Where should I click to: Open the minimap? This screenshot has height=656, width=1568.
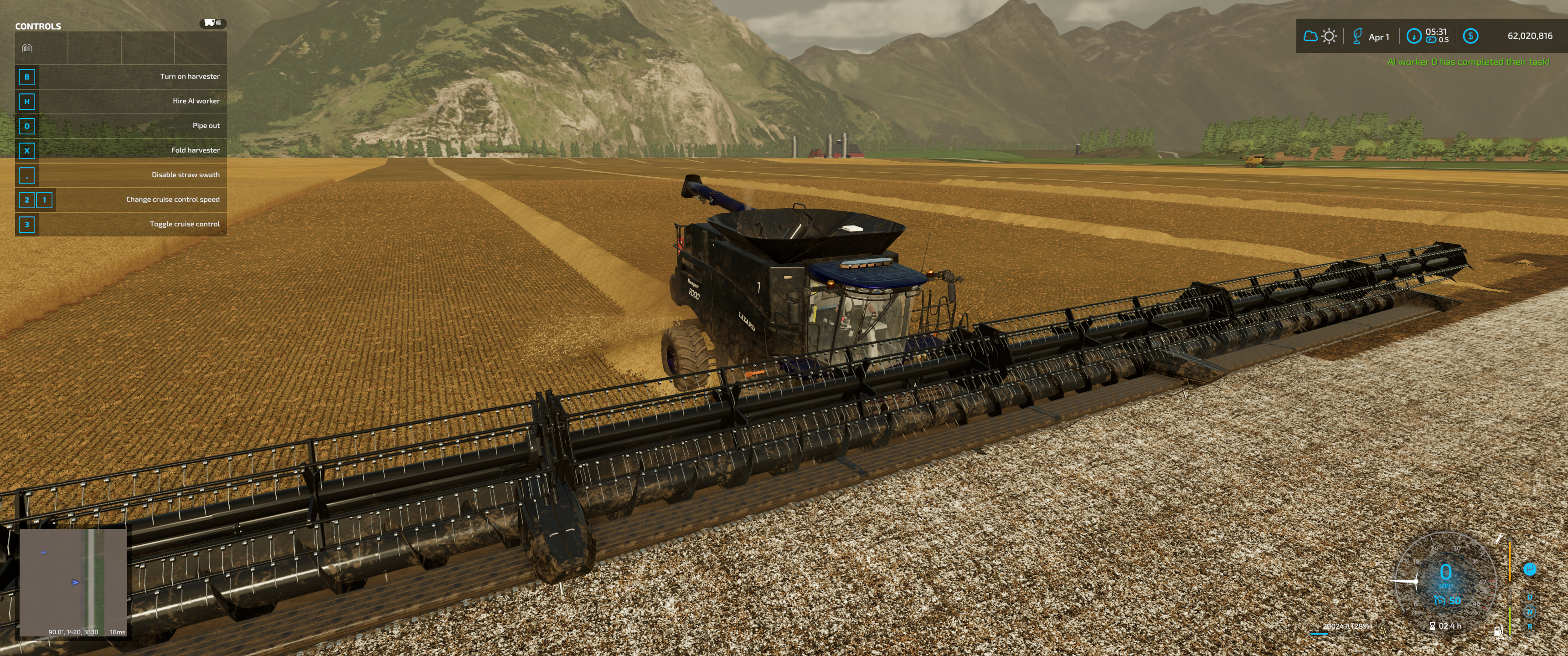[x=73, y=582]
